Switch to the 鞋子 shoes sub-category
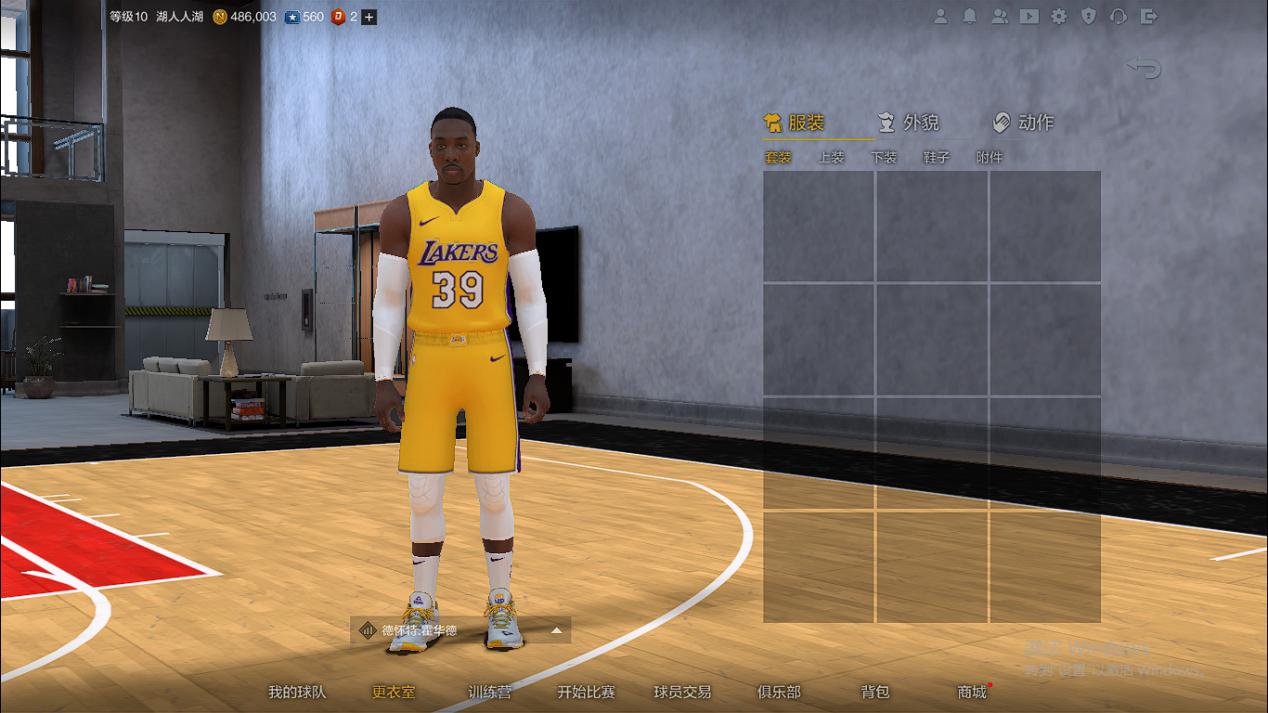Screen dimensions: 1268x713 pyautogui.click(x=936, y=157)
